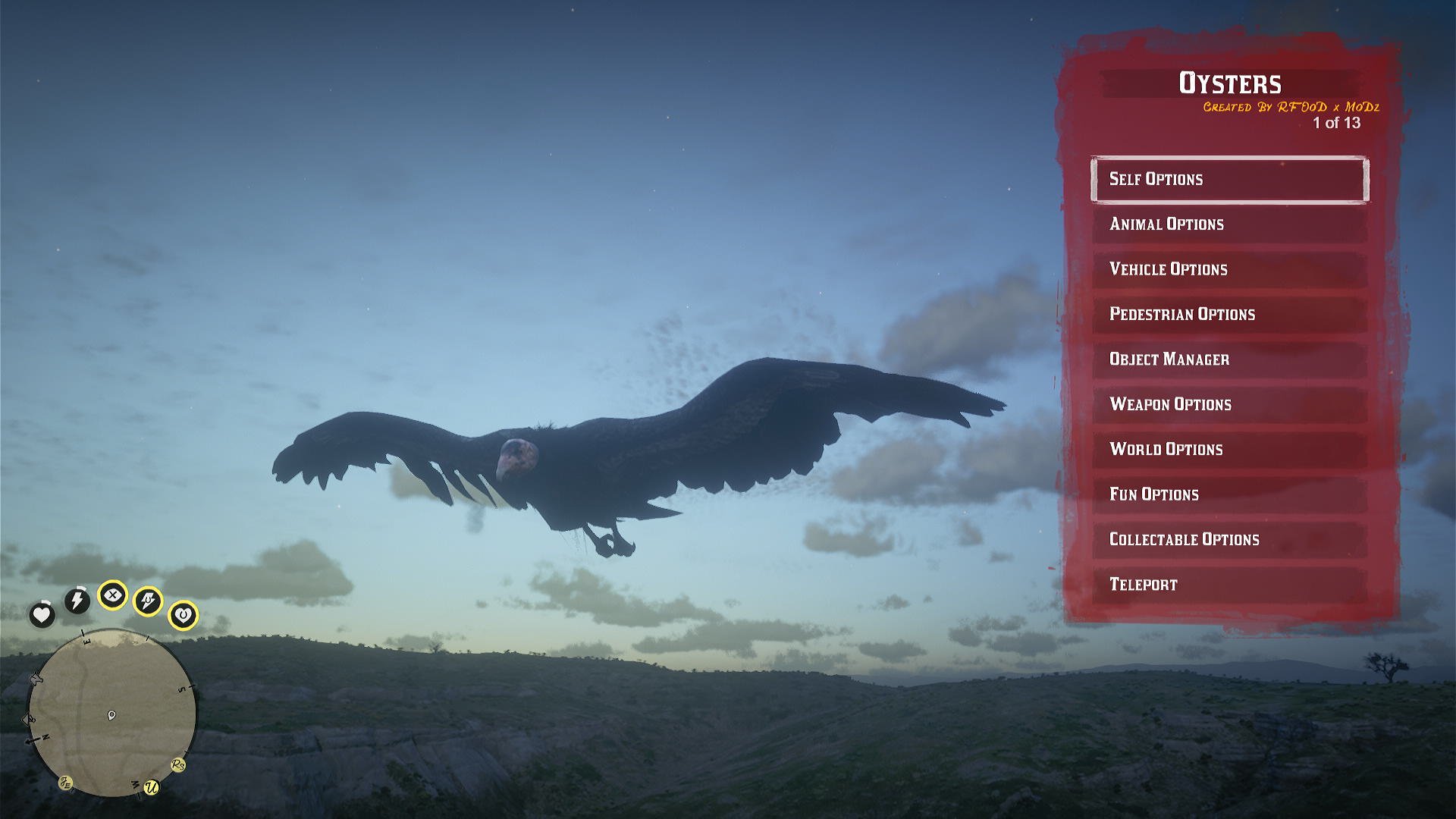This screenshot has height=819, width=1456.
Task: Click the lightning stamina core icon
Action: pos(77,600)
